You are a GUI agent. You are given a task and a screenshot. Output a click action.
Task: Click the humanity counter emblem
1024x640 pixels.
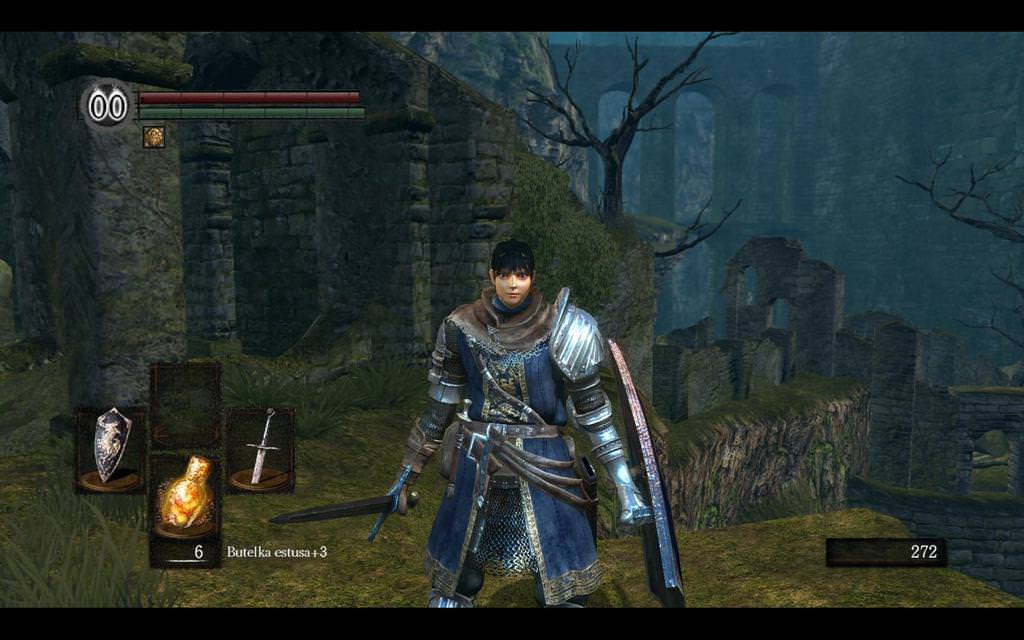107,106
